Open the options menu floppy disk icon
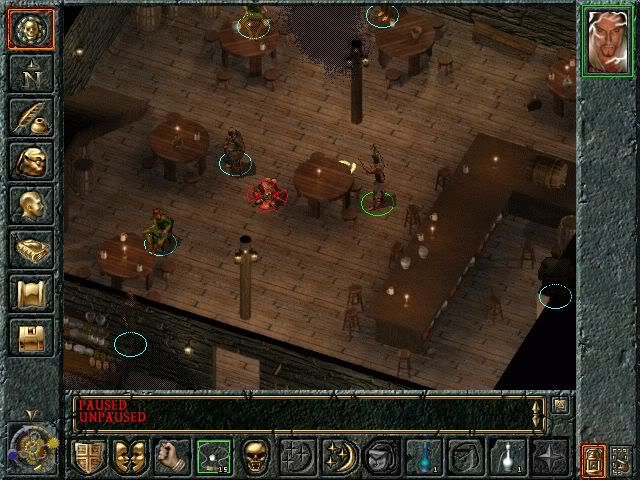Viewport: 640px width, 480px height. coord(30,337)
